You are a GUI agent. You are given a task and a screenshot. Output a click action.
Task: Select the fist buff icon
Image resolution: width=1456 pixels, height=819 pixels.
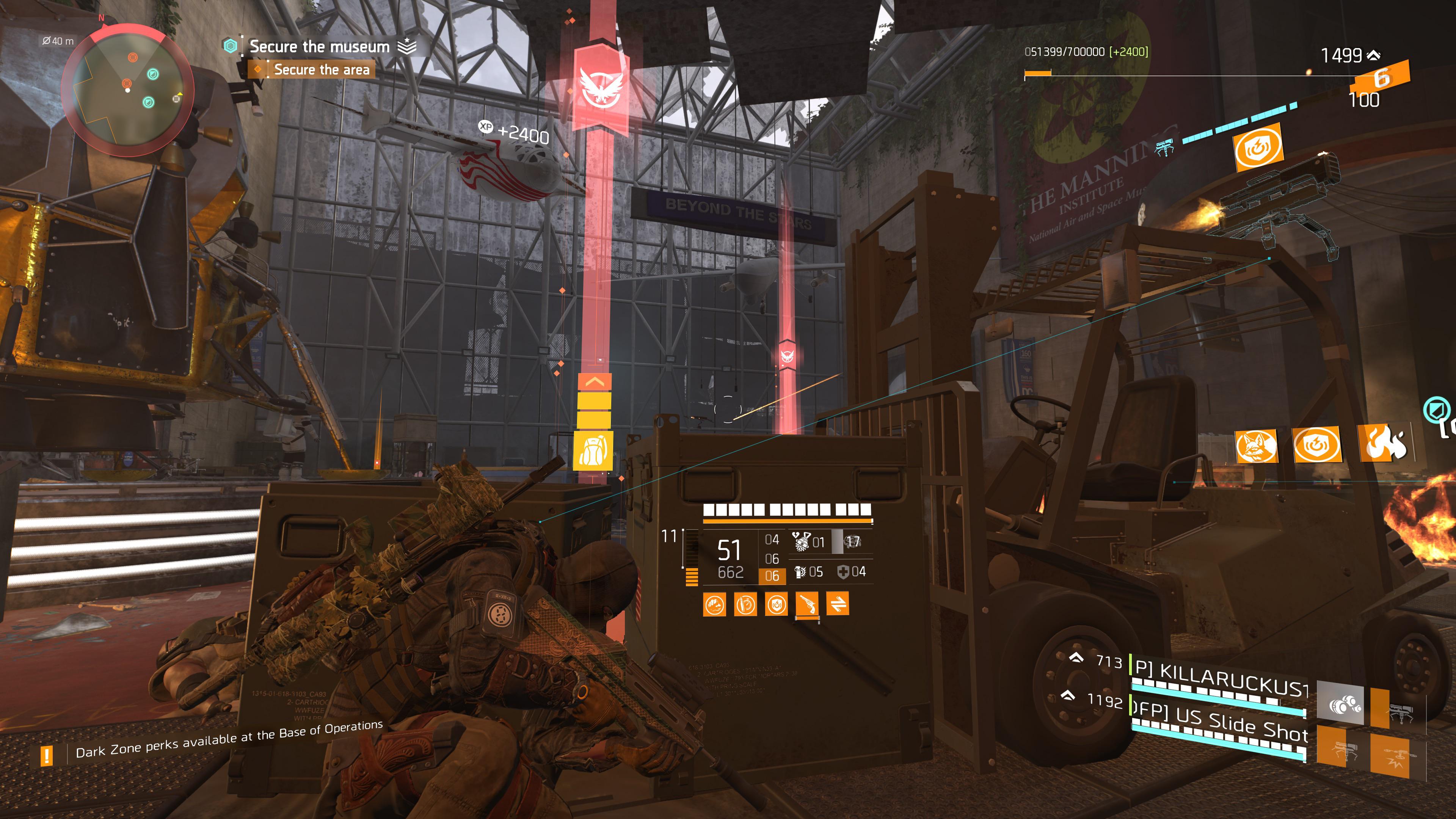point(714,604)
